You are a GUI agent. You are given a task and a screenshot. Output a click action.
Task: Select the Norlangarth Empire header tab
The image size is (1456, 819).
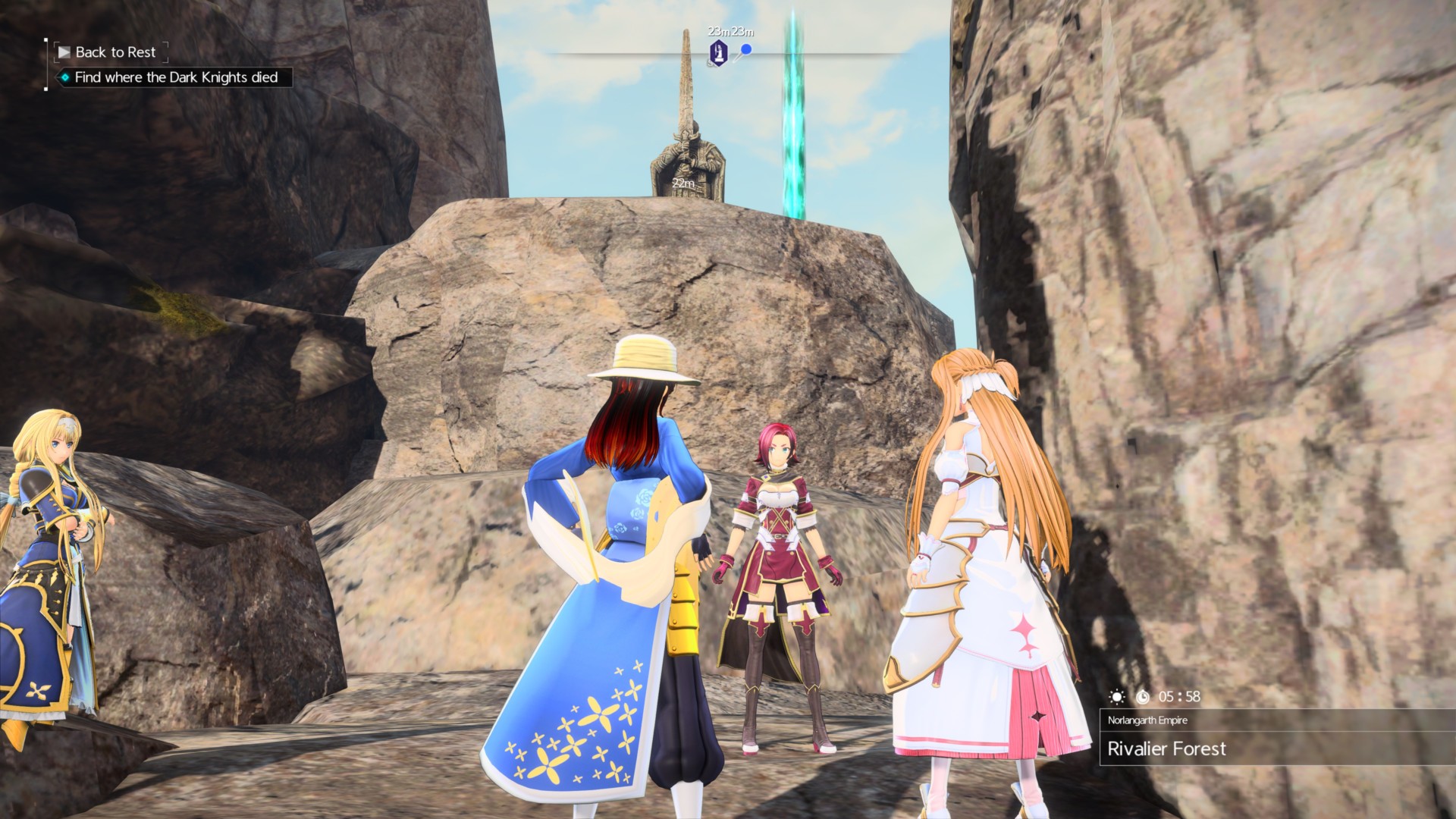pyautogui.click(x=1146, y=721)
